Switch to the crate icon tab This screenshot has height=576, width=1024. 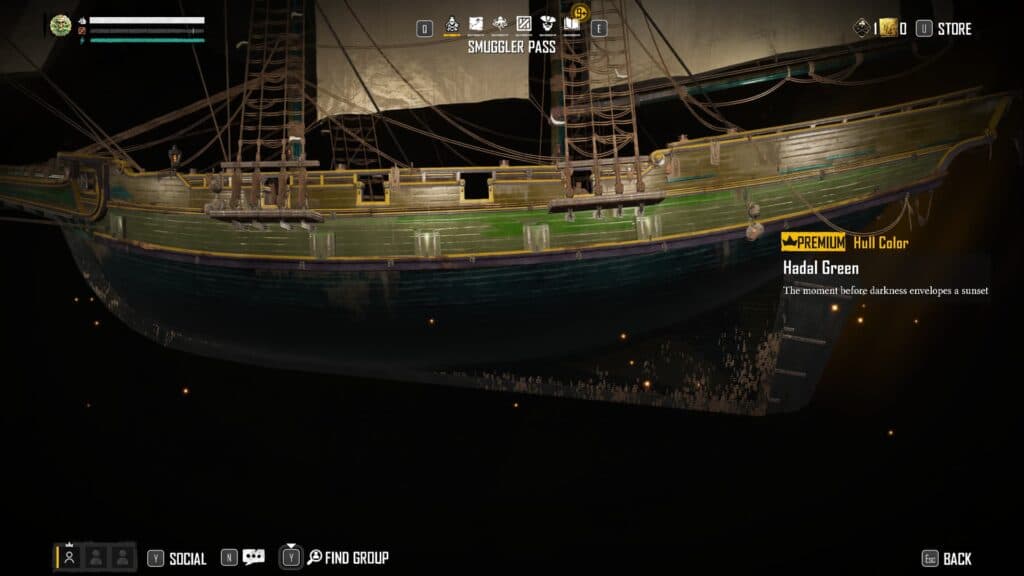click(x=523, y=25)
